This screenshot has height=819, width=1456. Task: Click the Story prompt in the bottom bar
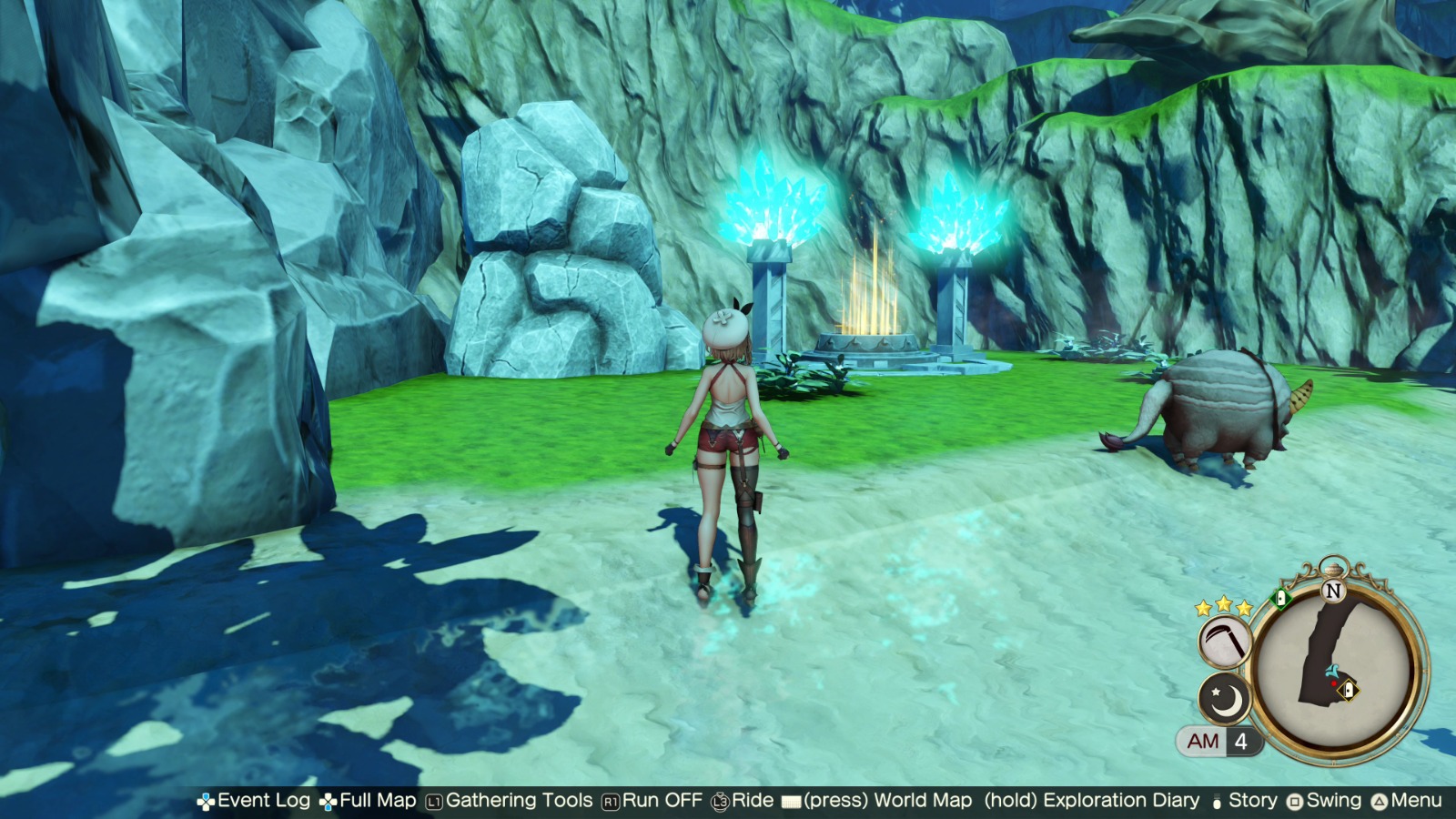(x=1253, y=802)
